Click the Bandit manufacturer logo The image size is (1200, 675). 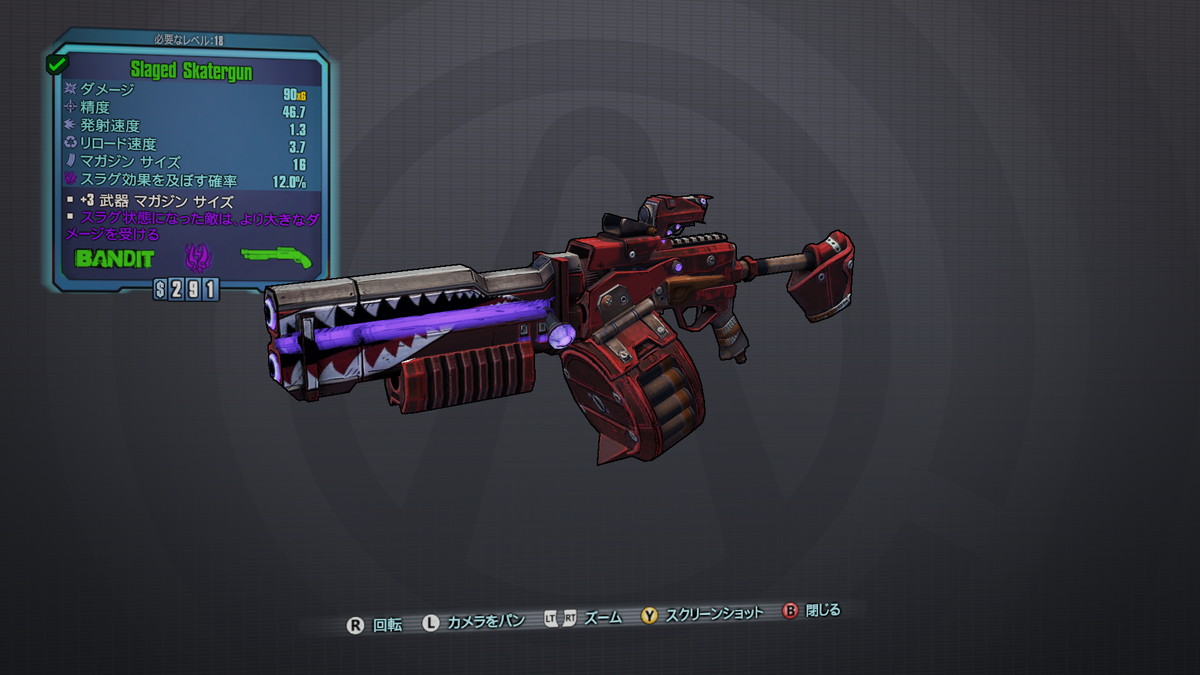[114, 258]
